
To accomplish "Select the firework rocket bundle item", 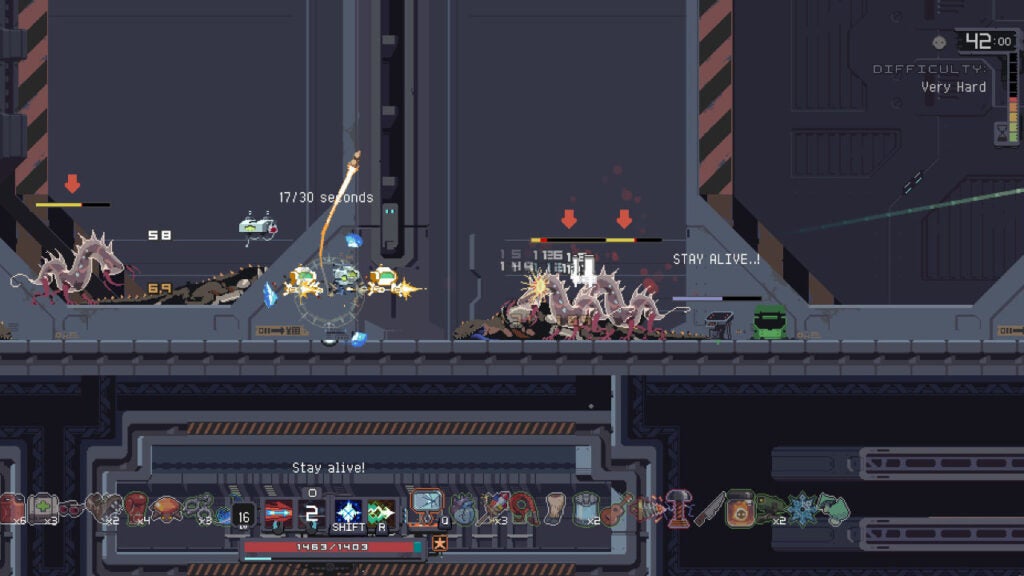I will (493, 508).
